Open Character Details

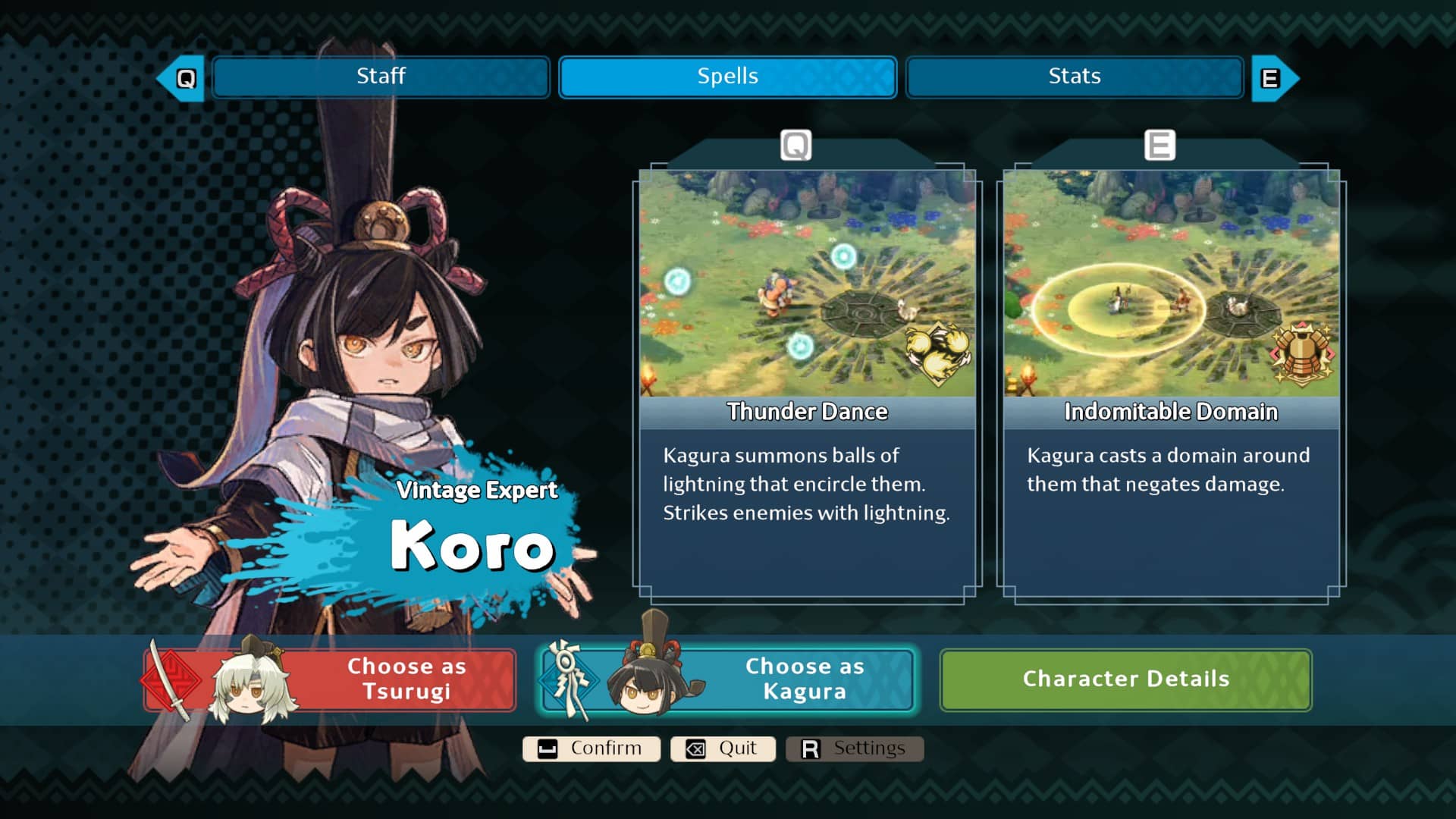pyautogui.click(x=1125, y=679)
